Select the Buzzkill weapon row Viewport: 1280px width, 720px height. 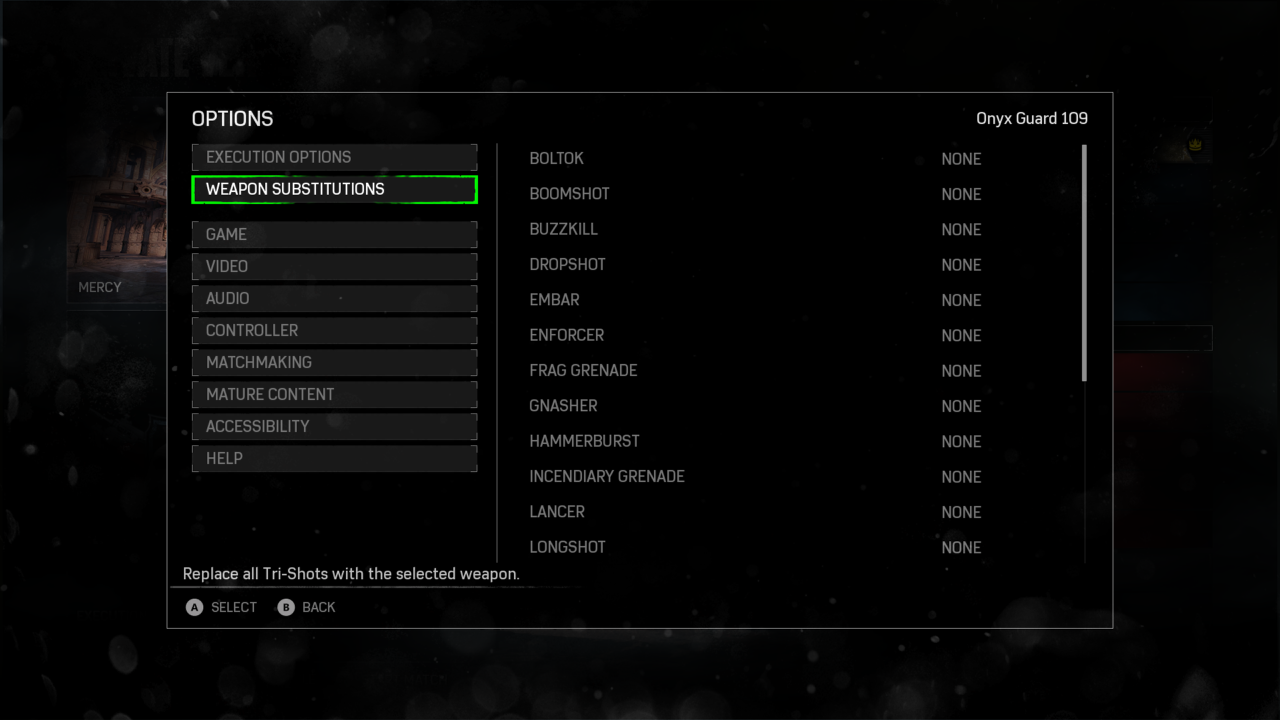pos(755,229)
